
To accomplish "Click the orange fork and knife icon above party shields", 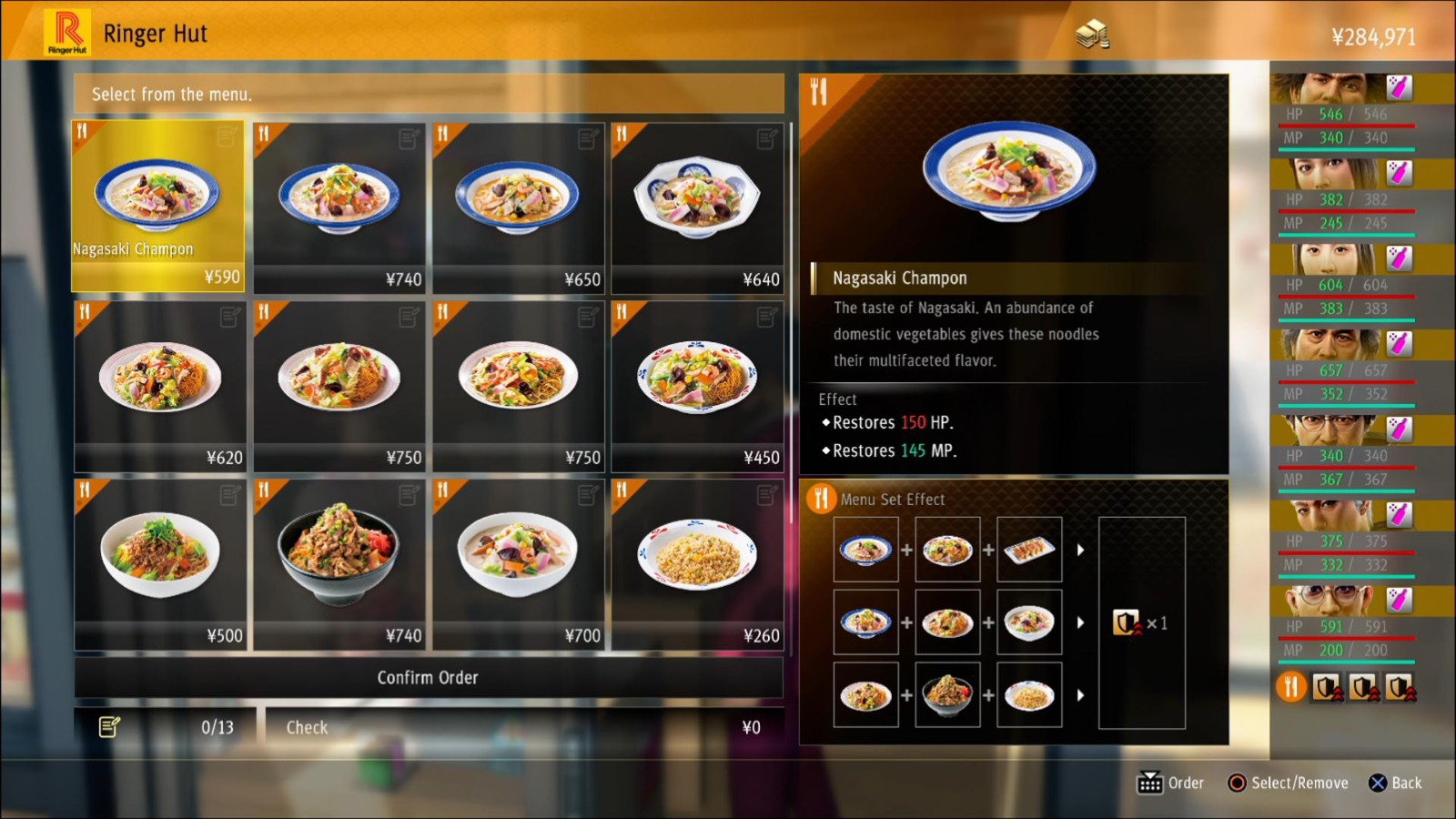I will click(1290, 687).
